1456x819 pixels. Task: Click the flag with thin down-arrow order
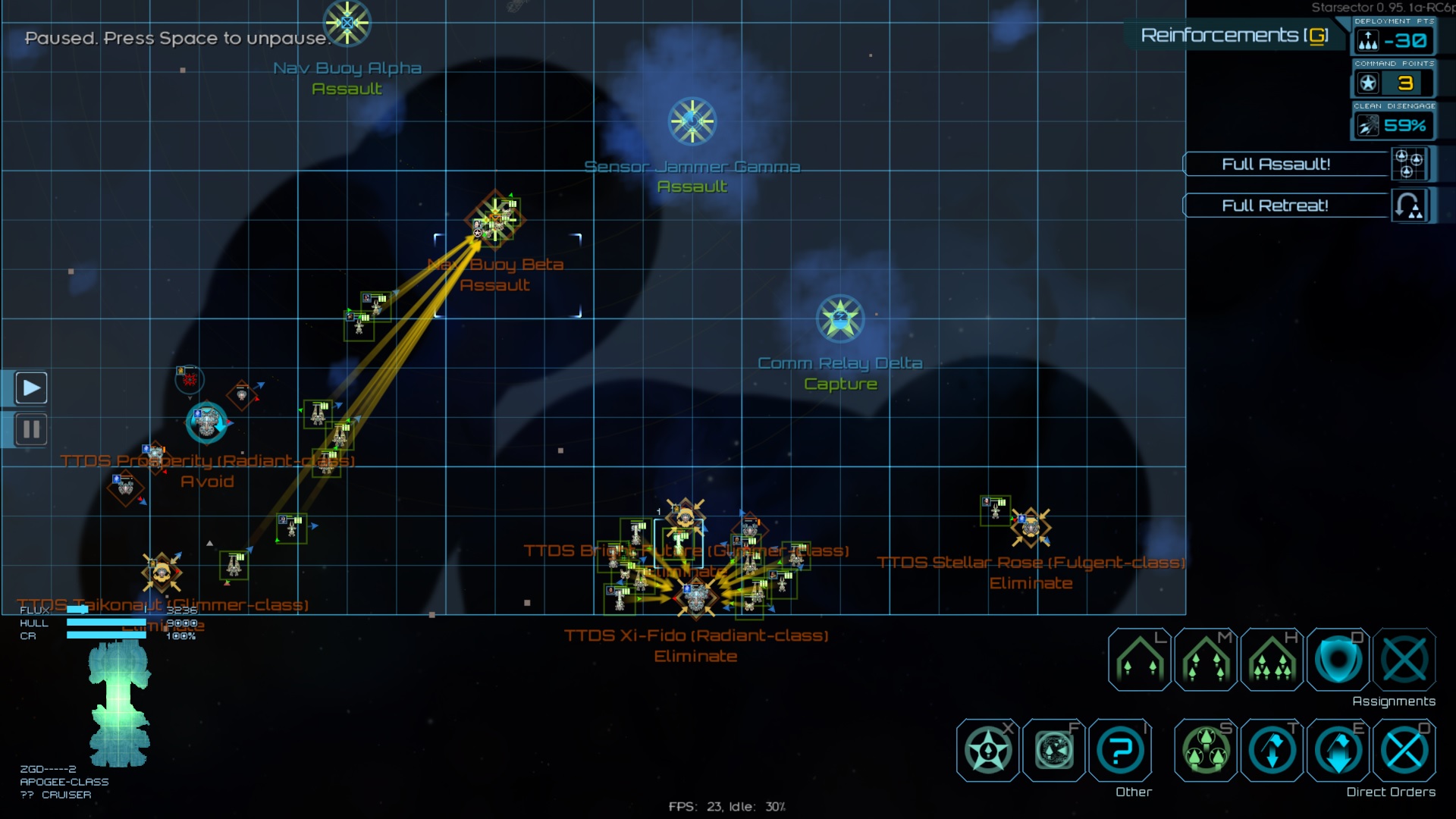click(x=1272, y=751)
